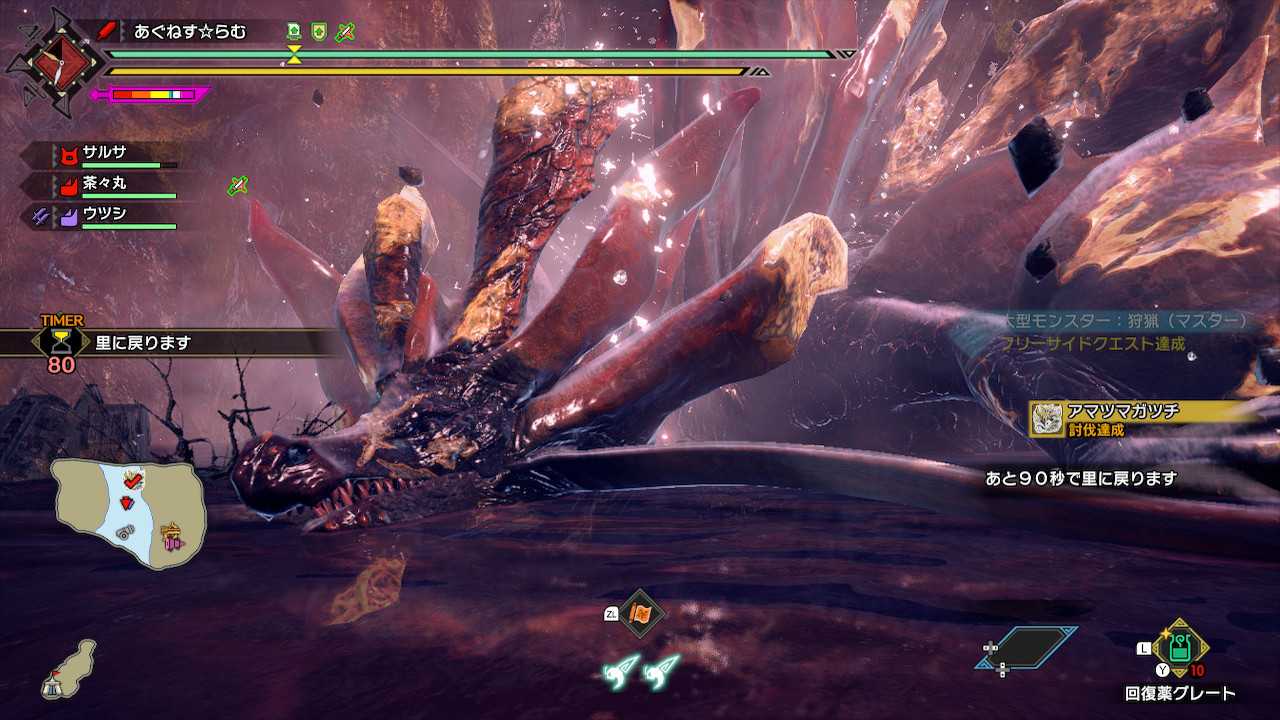Open the area minimap
Screen dimensions: 1280x720
tap(130, 513)
